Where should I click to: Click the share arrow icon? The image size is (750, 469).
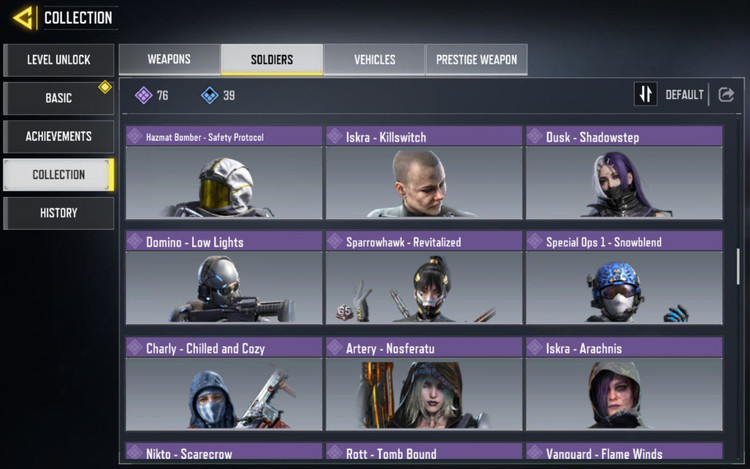(726, 95)
